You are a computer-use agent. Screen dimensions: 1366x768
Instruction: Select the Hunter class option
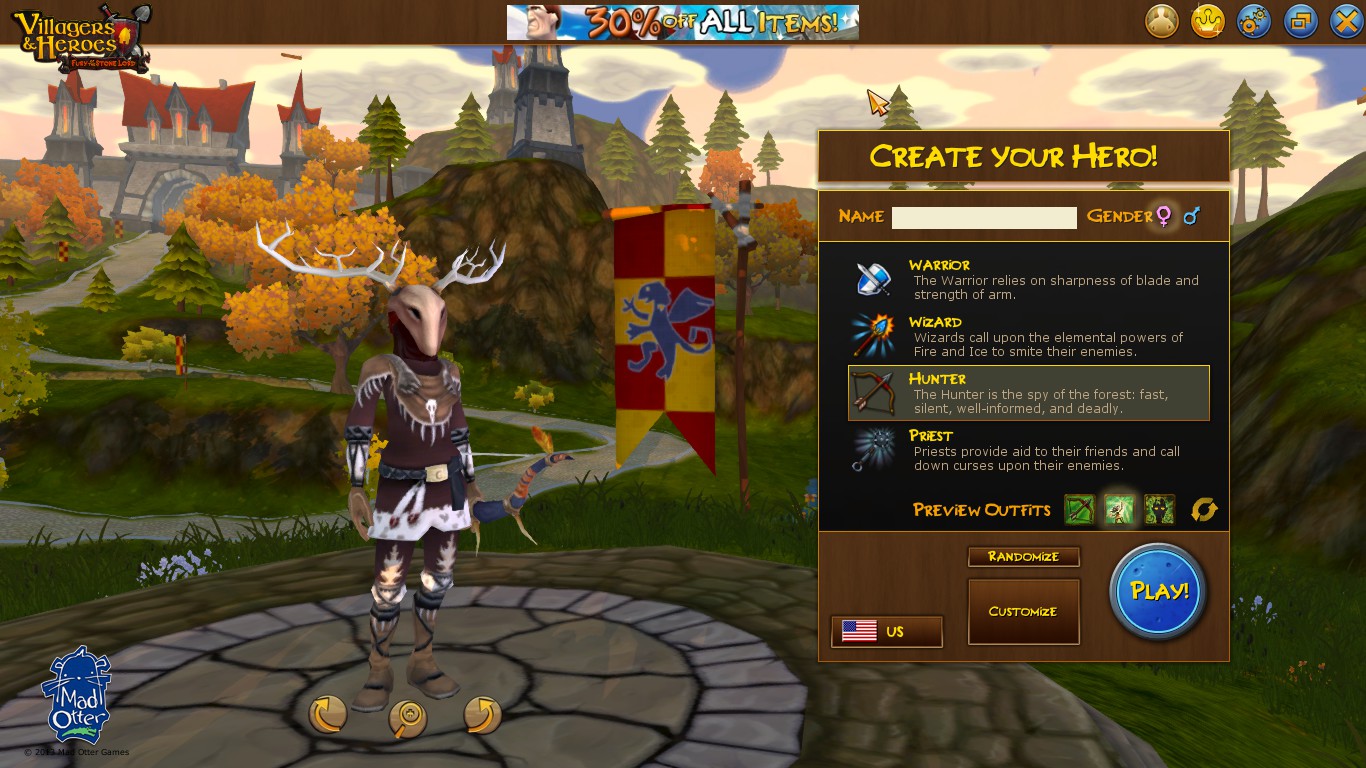coord(1024,394)
